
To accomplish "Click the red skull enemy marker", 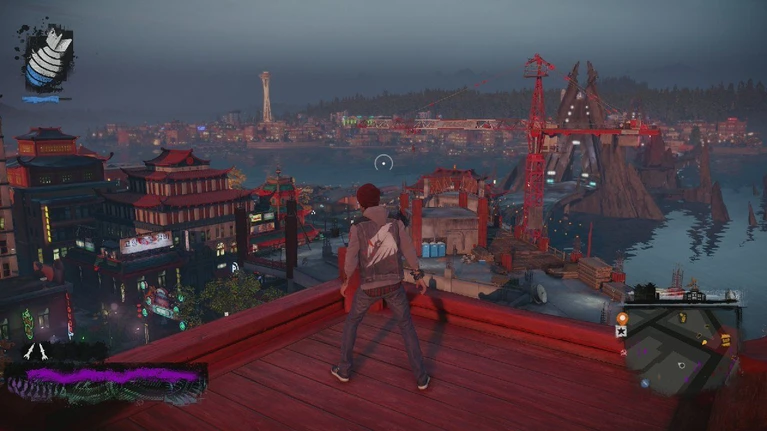I will click(624, 353).
